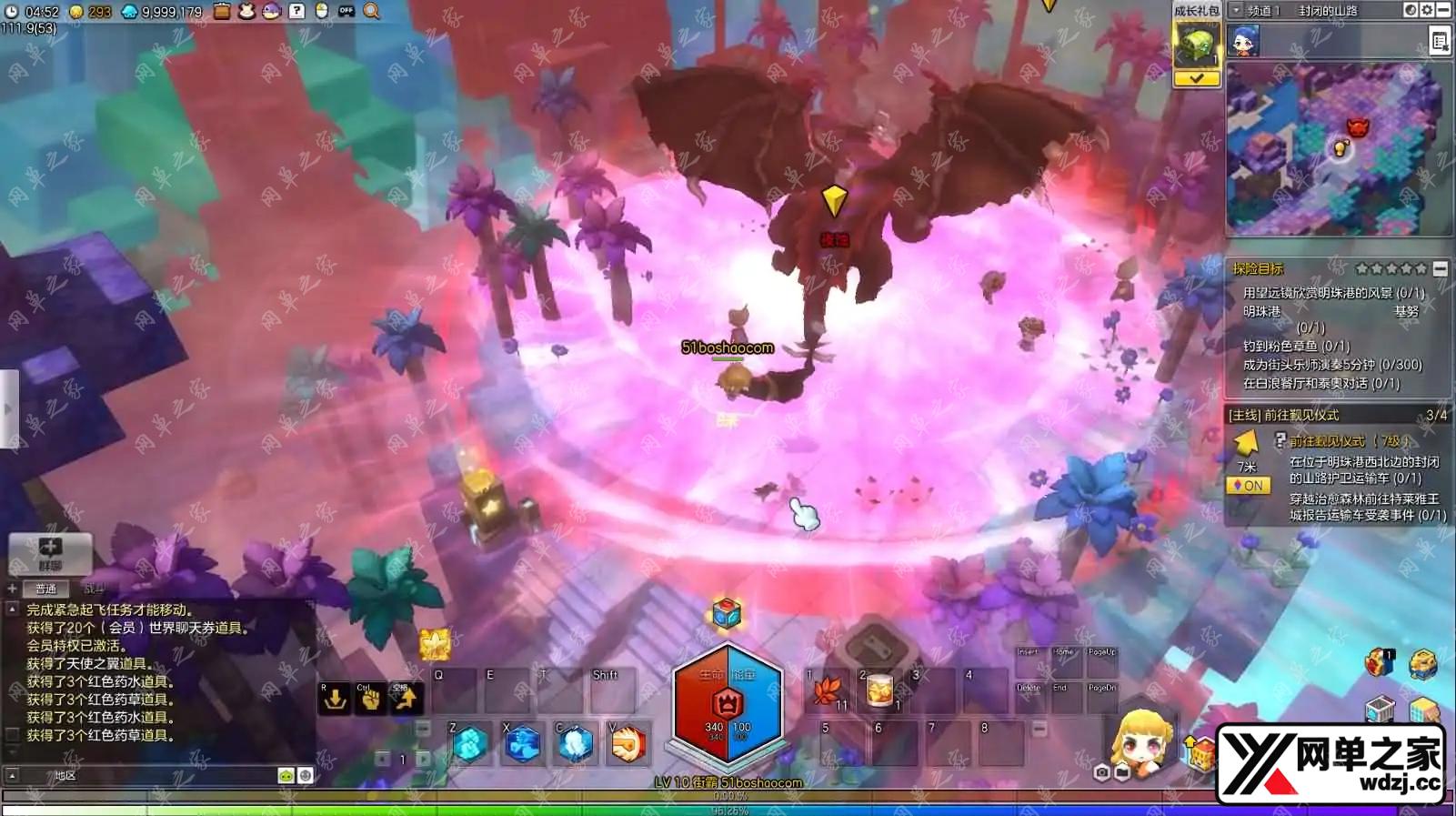Image resolution: width=1456 pixels, height=816 pixels.
Task: Activate the Z key blue fist skill
Action: [470, 744]
